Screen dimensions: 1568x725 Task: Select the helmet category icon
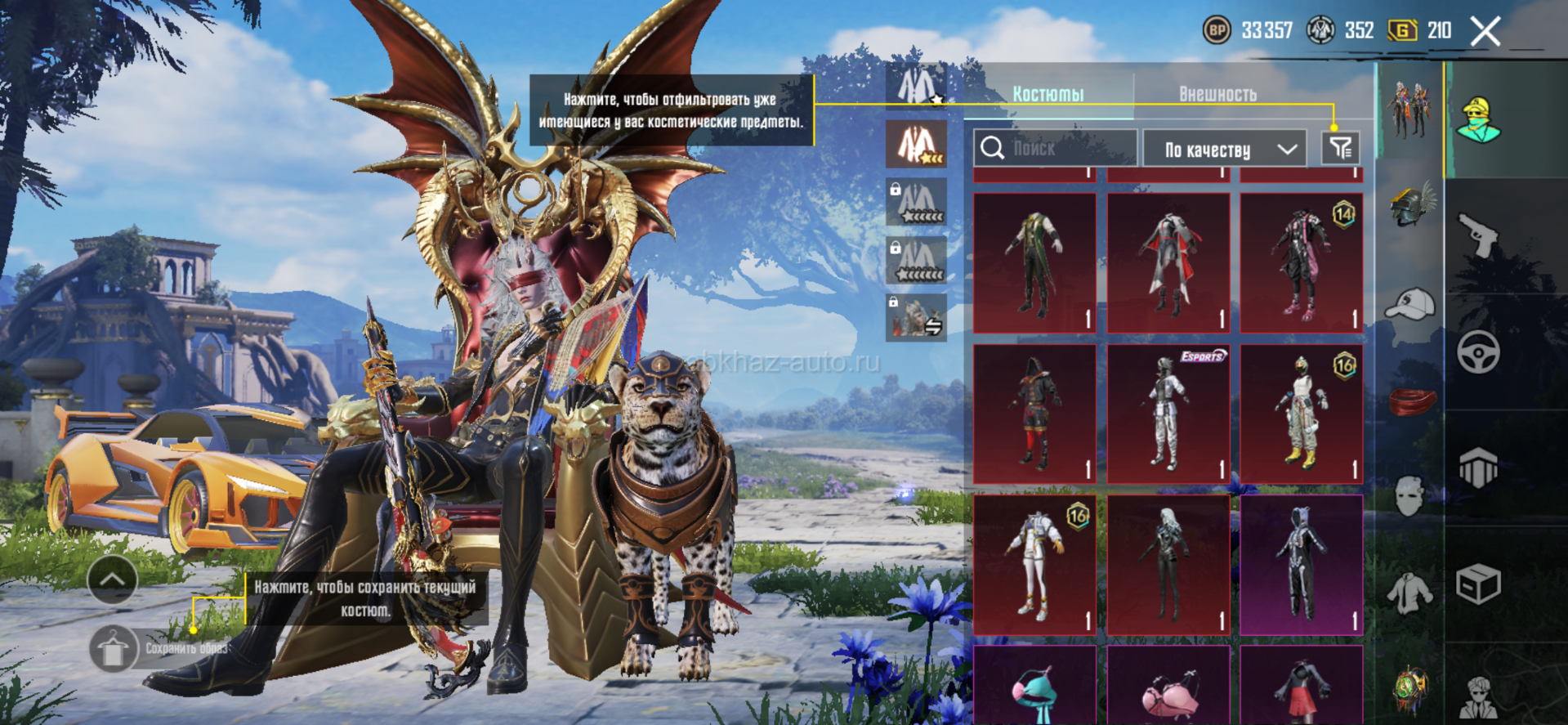point(1413,204)
